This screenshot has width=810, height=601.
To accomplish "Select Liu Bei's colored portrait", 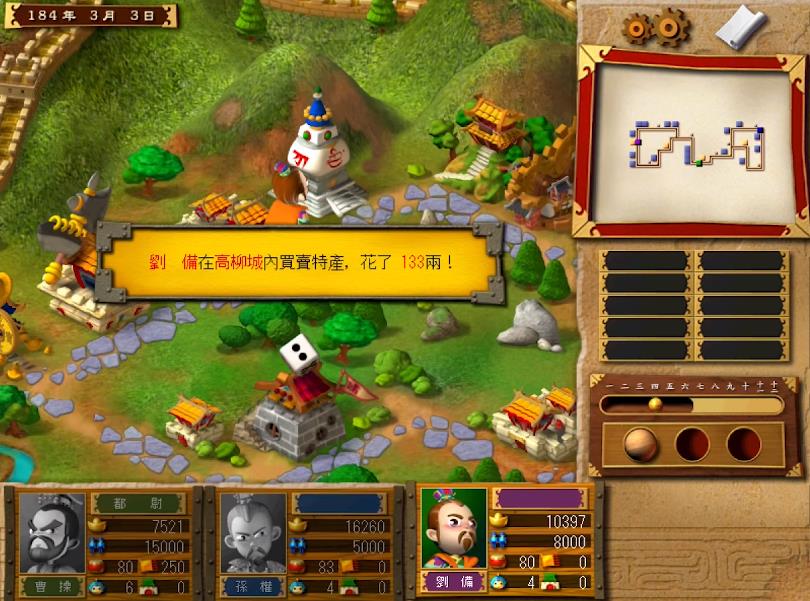I will pyautogui.click(x=453, y=527).
